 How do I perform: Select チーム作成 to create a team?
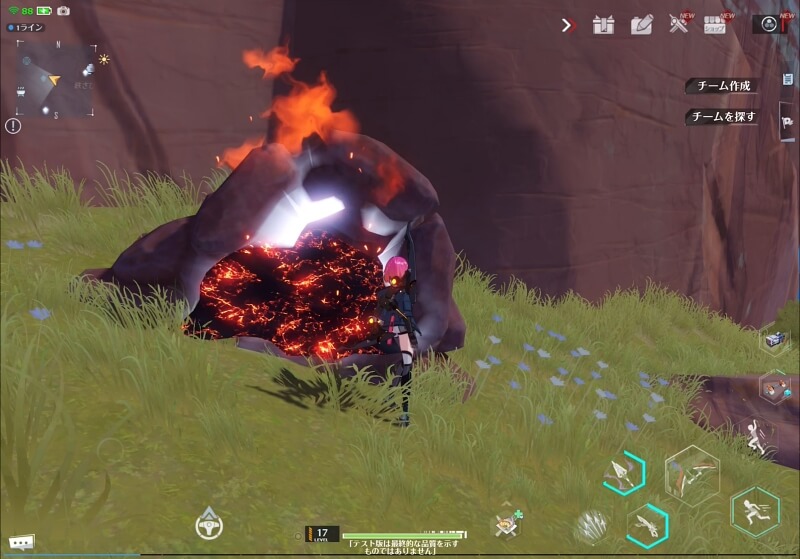click(x=722, y=86)
